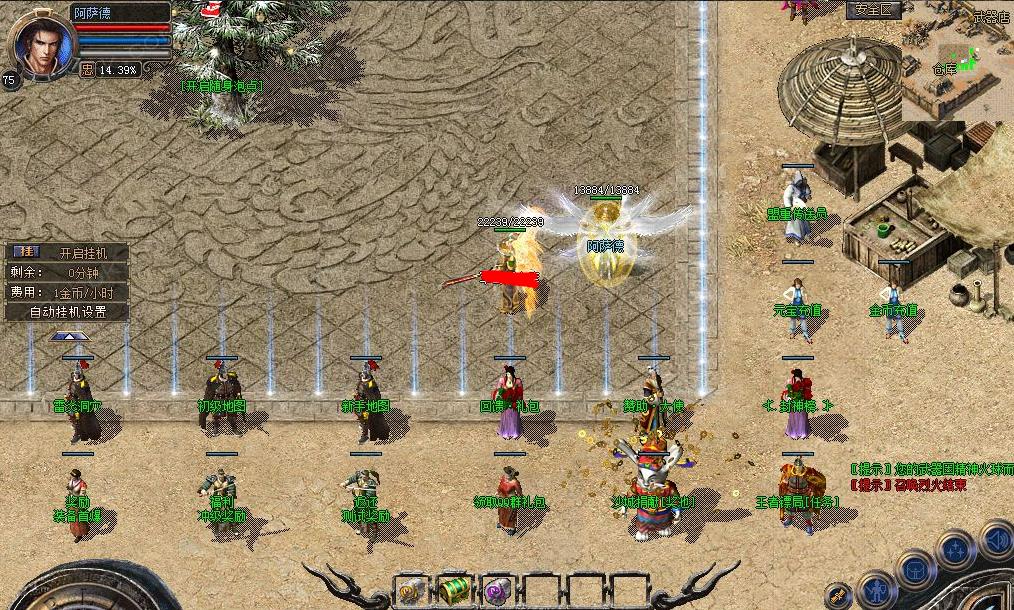This screenshot has width=1014, height=610.
Task: Click the small gold cross icon
Action: click(838, 596)
